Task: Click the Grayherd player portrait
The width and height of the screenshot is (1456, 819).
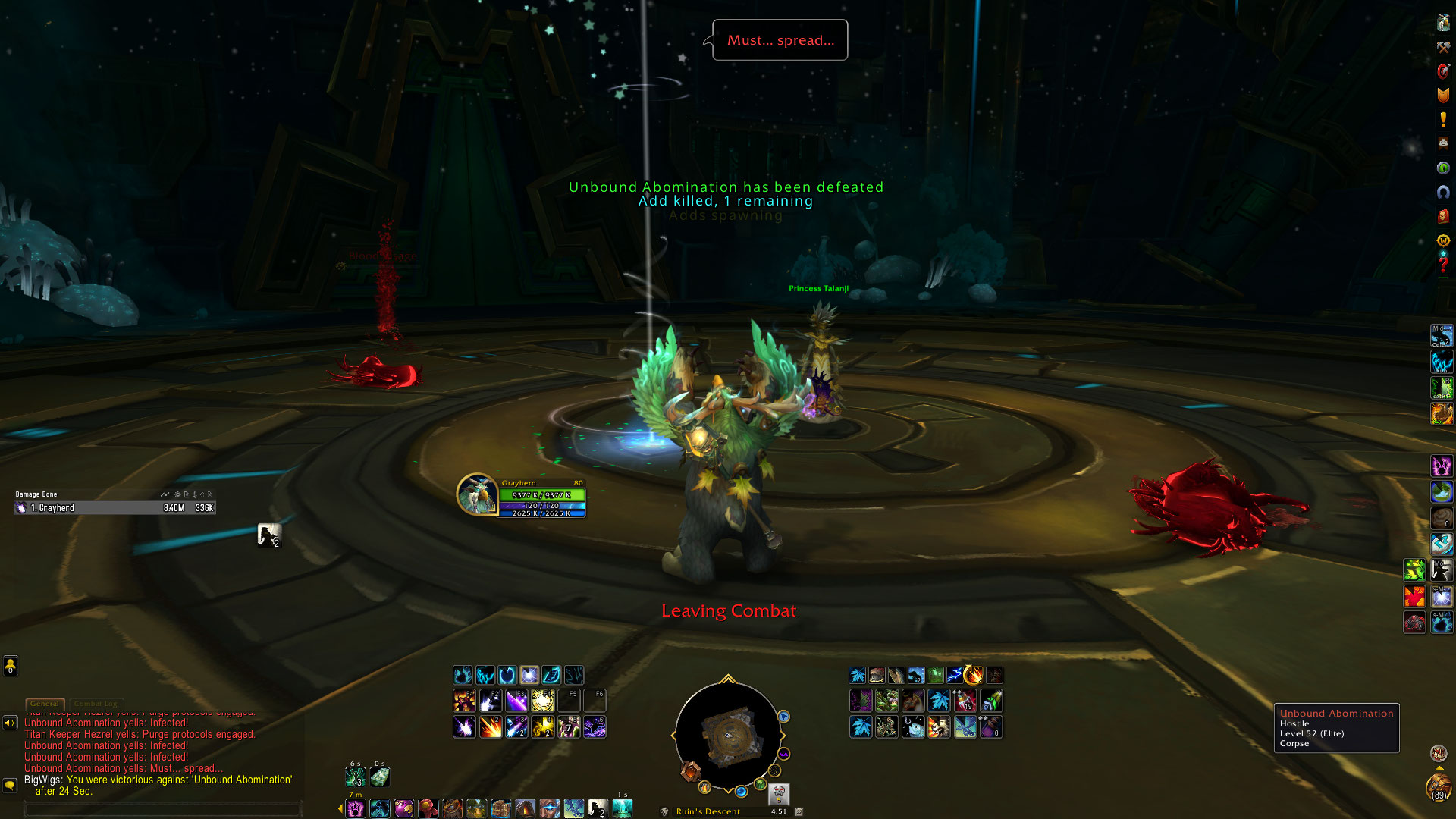Action: [477, 494]
